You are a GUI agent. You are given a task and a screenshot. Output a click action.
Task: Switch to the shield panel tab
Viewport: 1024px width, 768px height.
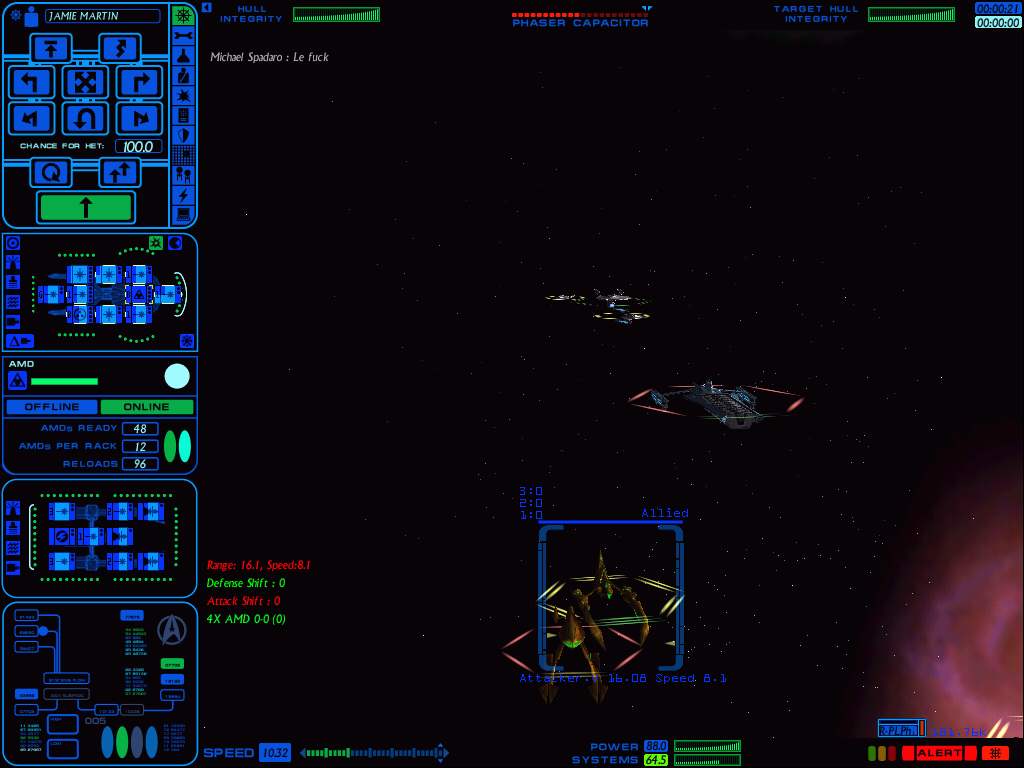click(x=183, y=135)
